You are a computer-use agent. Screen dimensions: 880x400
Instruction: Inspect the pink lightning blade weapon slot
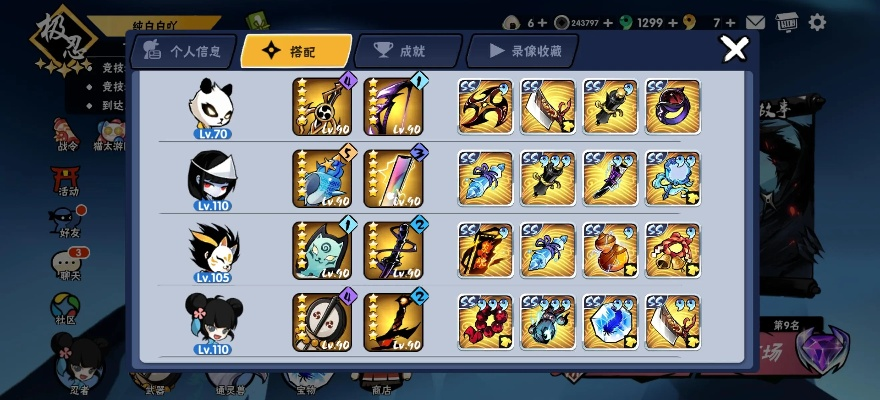(392, 179)
